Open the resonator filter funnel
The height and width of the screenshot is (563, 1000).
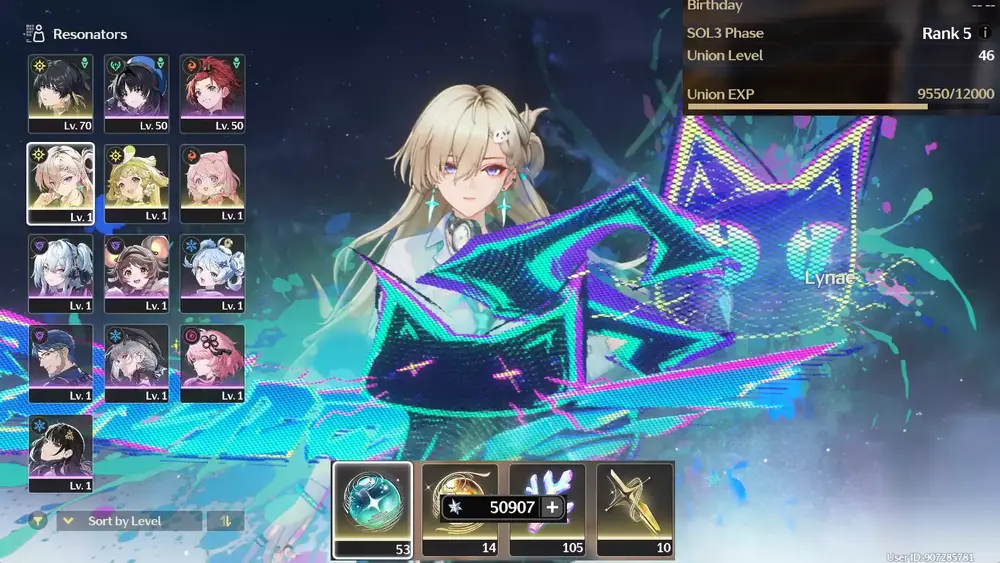pos(38,521)
